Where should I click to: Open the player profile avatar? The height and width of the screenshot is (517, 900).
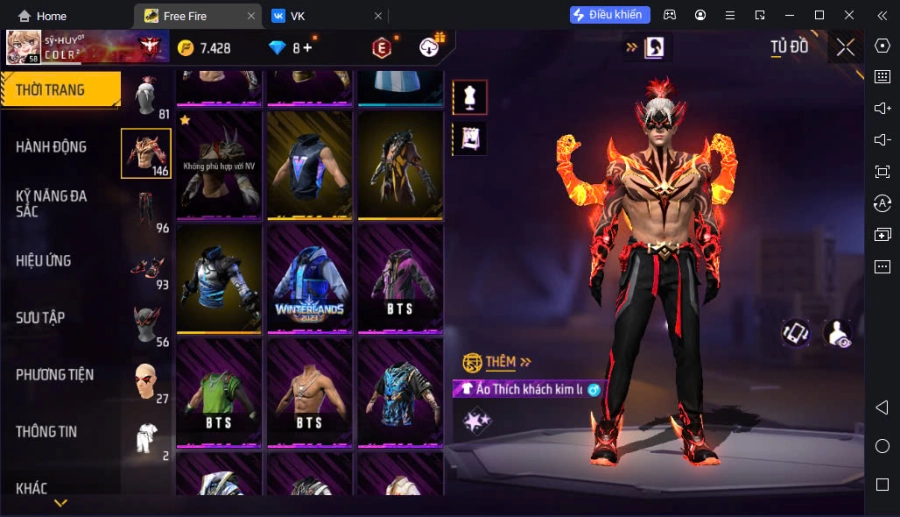point(24,47)
